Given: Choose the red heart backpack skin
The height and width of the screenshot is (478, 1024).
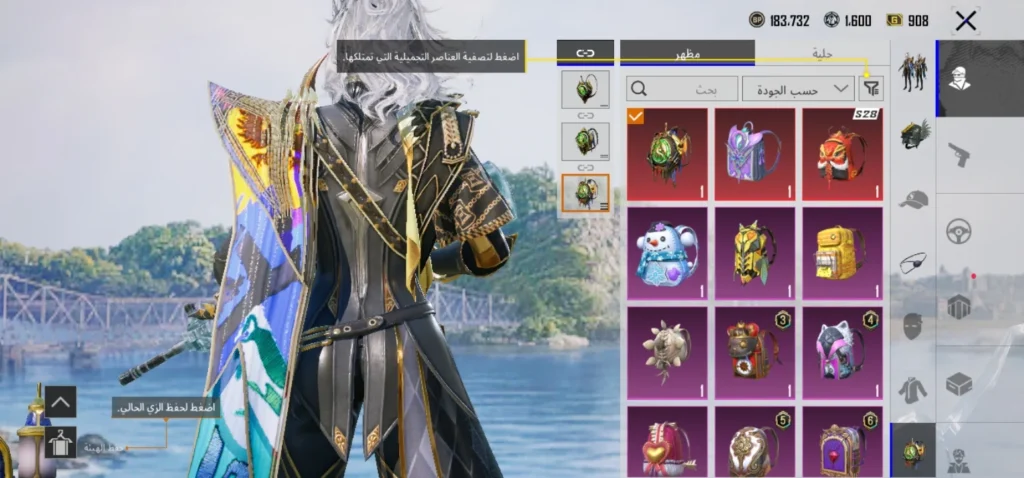Looking at the screenshot, I should pos(666,440).
